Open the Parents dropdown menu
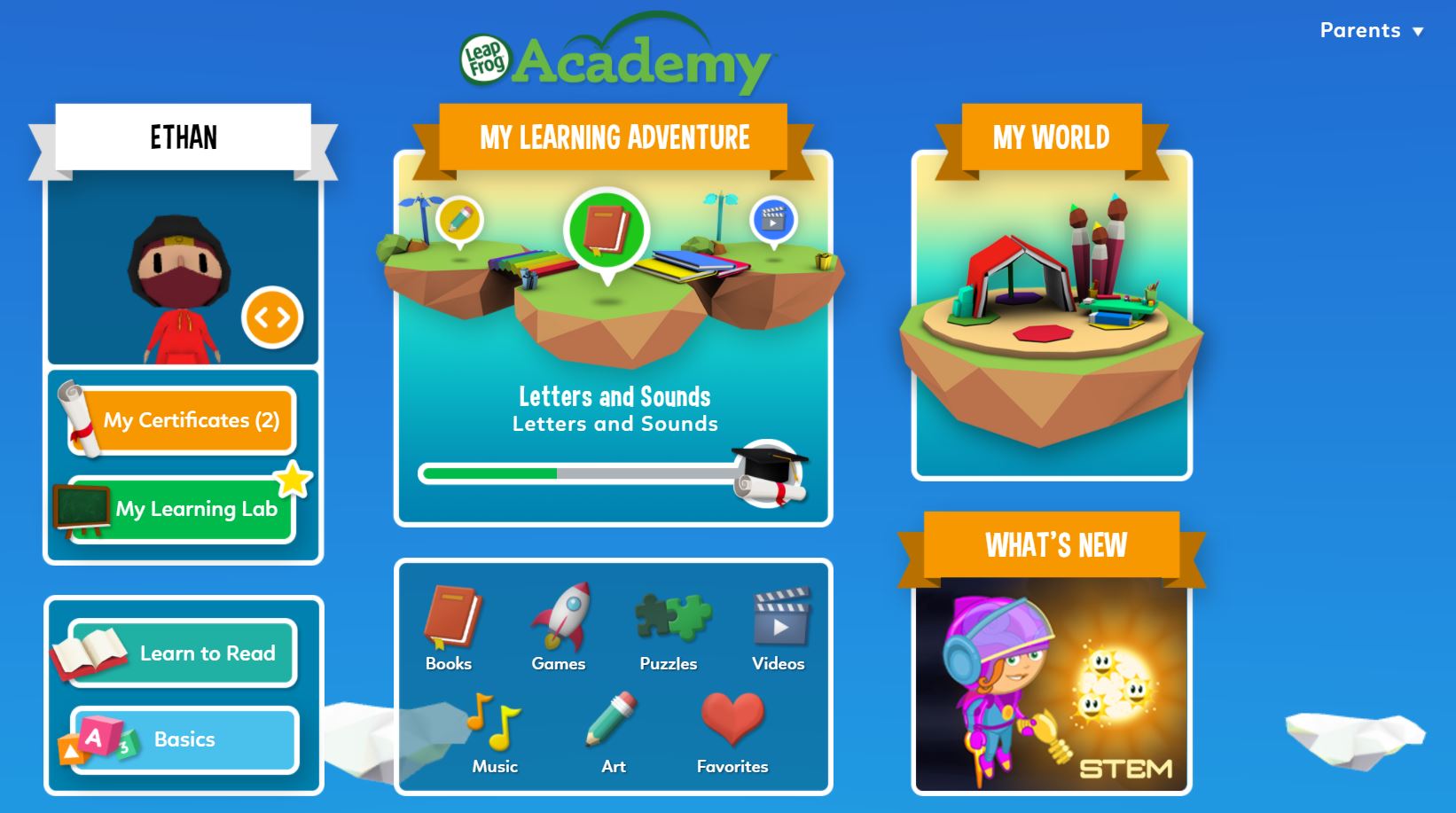This screenshot has height=813, width=1456. pyautogui.click(x=1371, y=30)
